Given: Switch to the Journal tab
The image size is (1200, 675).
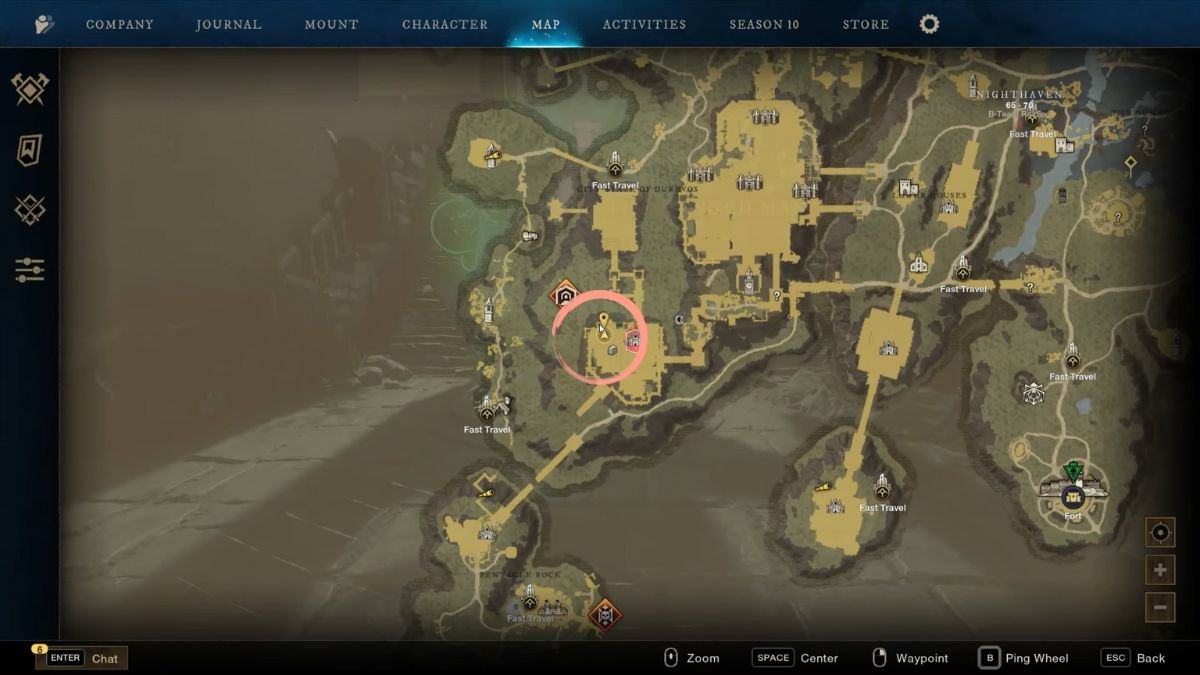Looking at the screenshot, I should tap(228, 24).
